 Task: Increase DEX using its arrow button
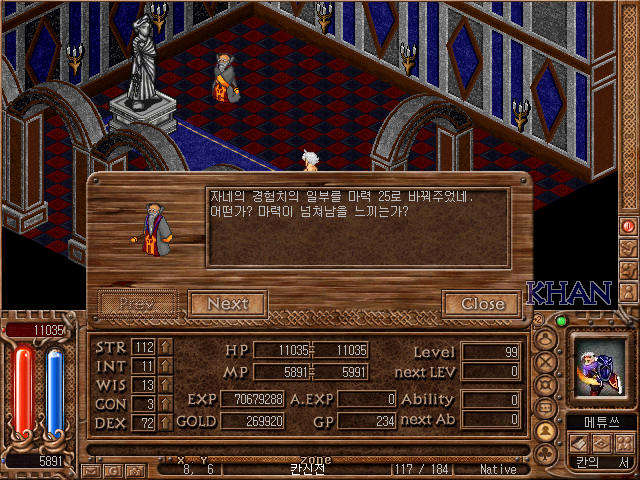[165, 423]
